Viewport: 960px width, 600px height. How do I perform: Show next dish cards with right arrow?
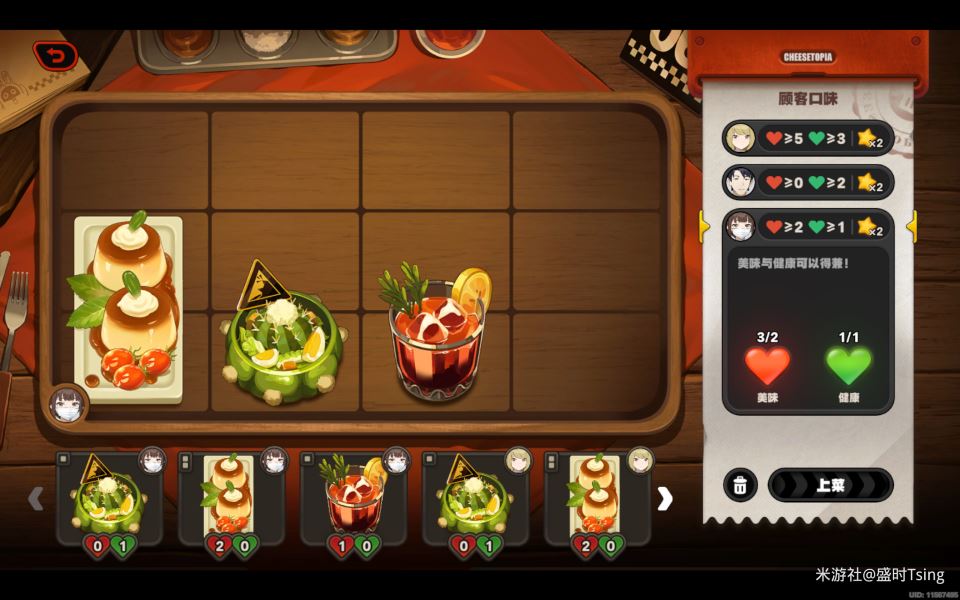coord(665,499)
